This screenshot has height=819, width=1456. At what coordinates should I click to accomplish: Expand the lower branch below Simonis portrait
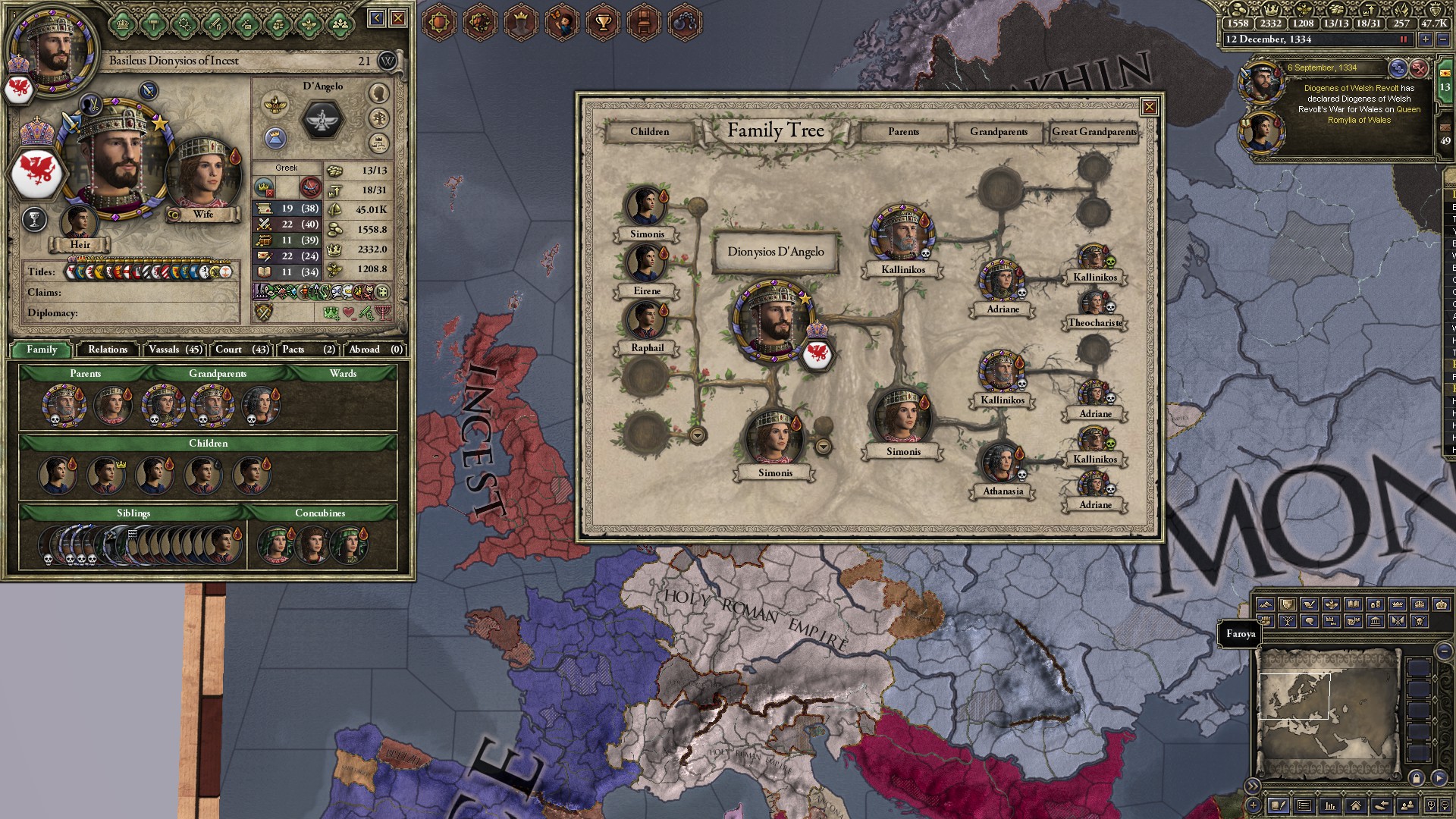pyautogui.click(x=696, y=435)
